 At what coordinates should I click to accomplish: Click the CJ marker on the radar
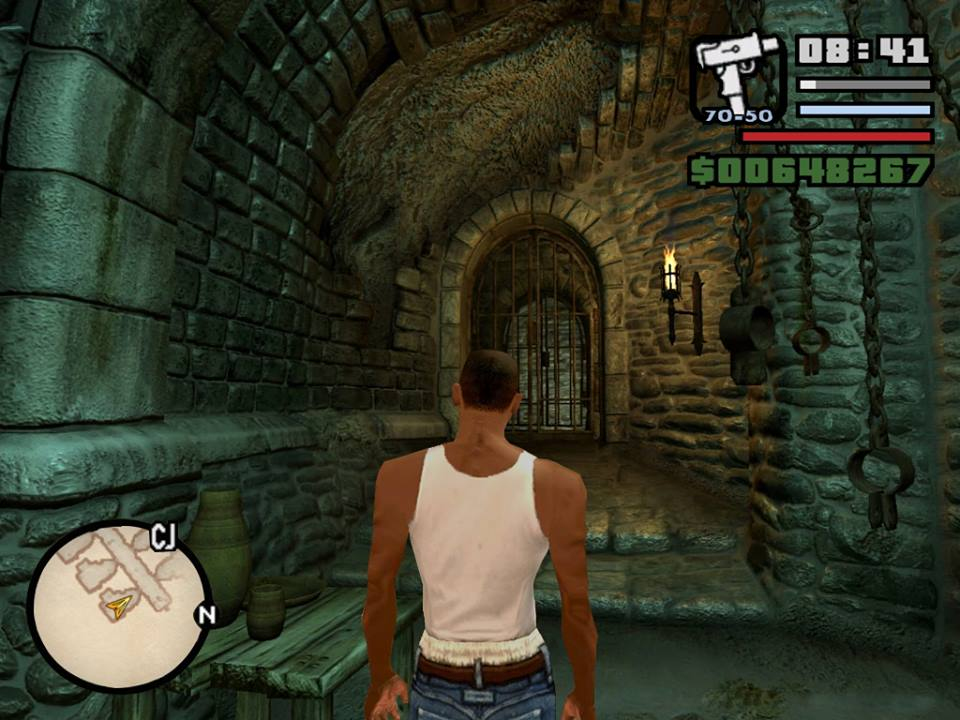coord(163,538)
